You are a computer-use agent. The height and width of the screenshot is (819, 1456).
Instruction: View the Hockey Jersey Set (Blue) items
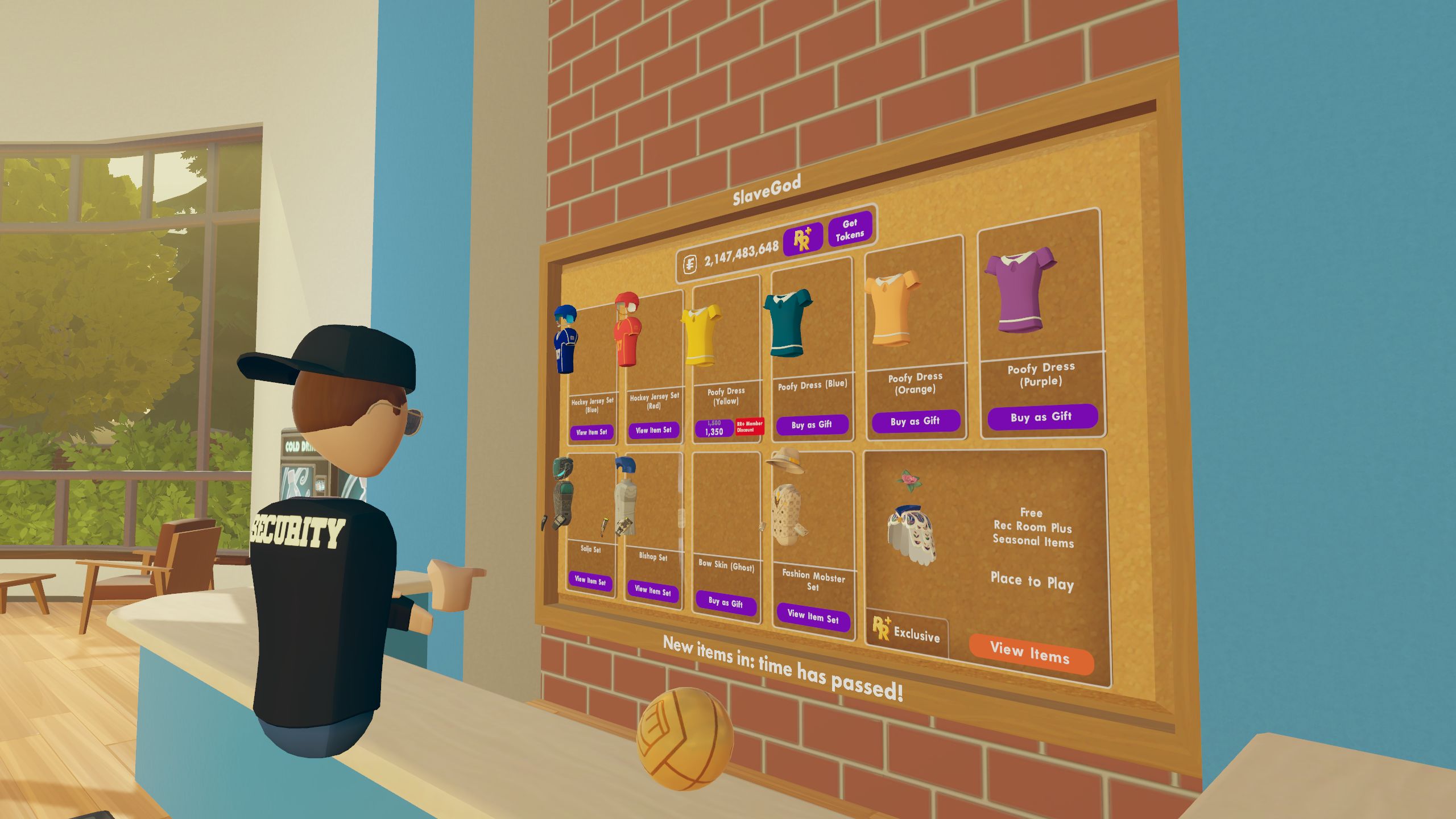click(591, 432)
